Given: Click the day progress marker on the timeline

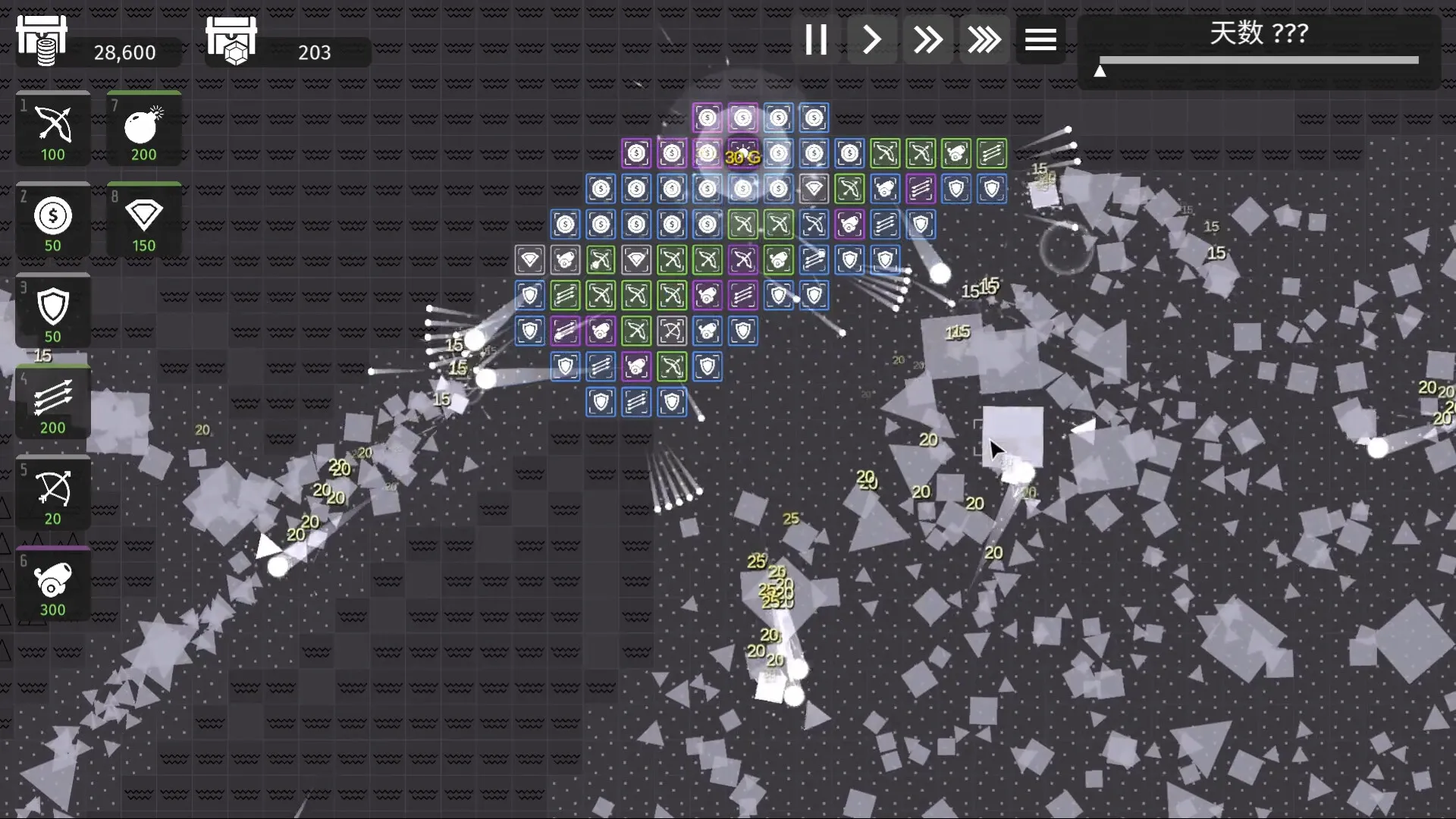Looking at the screenshot, I should click(1101, 70).
